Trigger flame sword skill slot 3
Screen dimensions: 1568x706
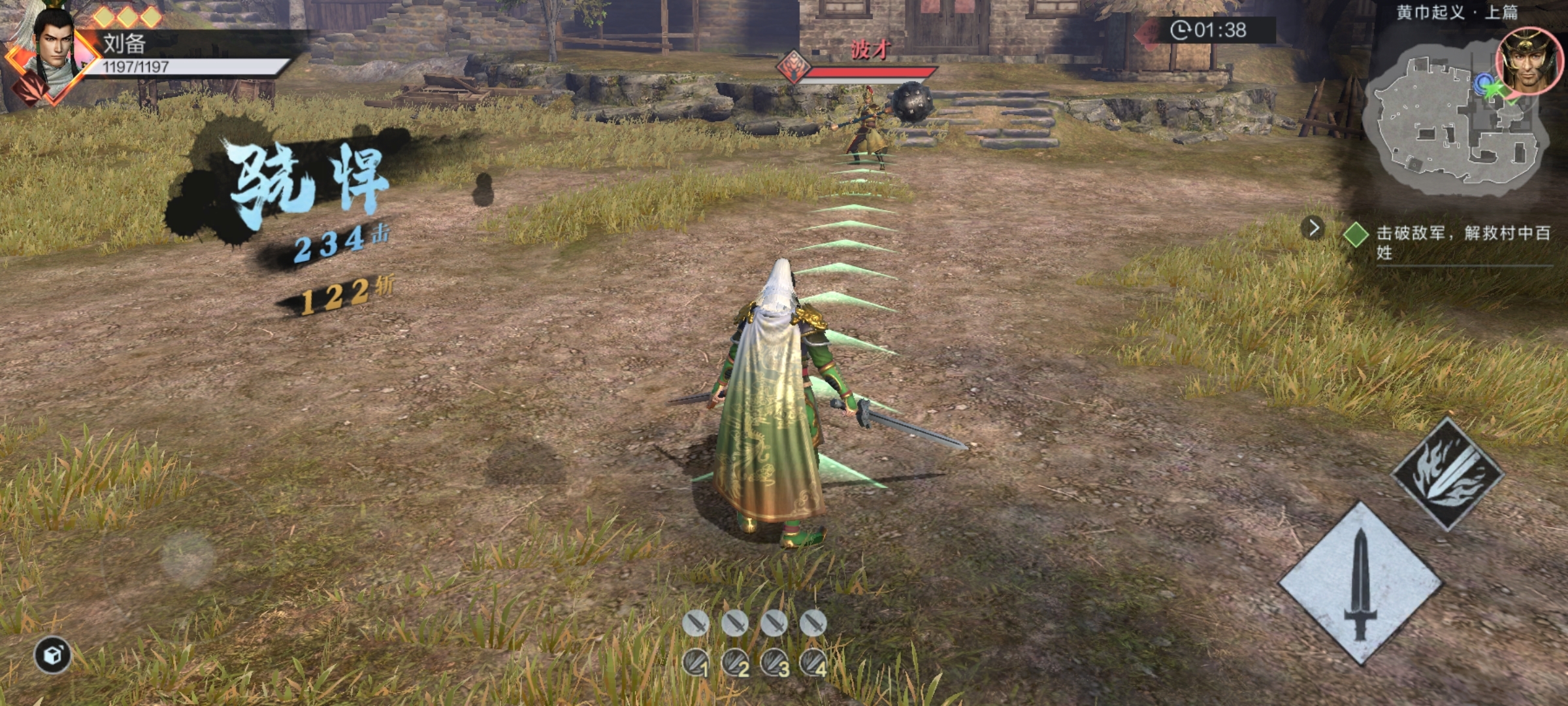click(775, 664)
